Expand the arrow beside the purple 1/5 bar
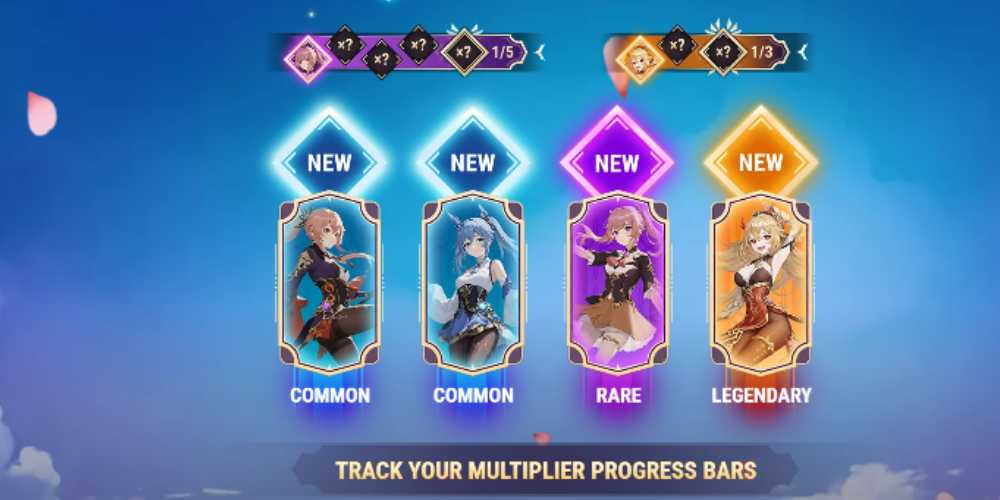Viewport: 1000px width, 500px height. [540, 49]
